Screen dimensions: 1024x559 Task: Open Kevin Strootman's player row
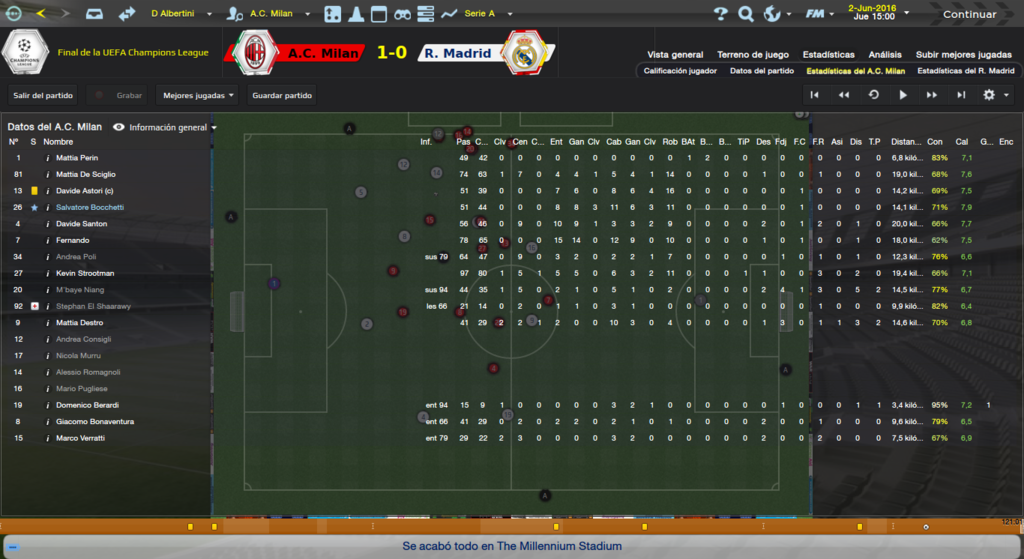click(85, 273)
